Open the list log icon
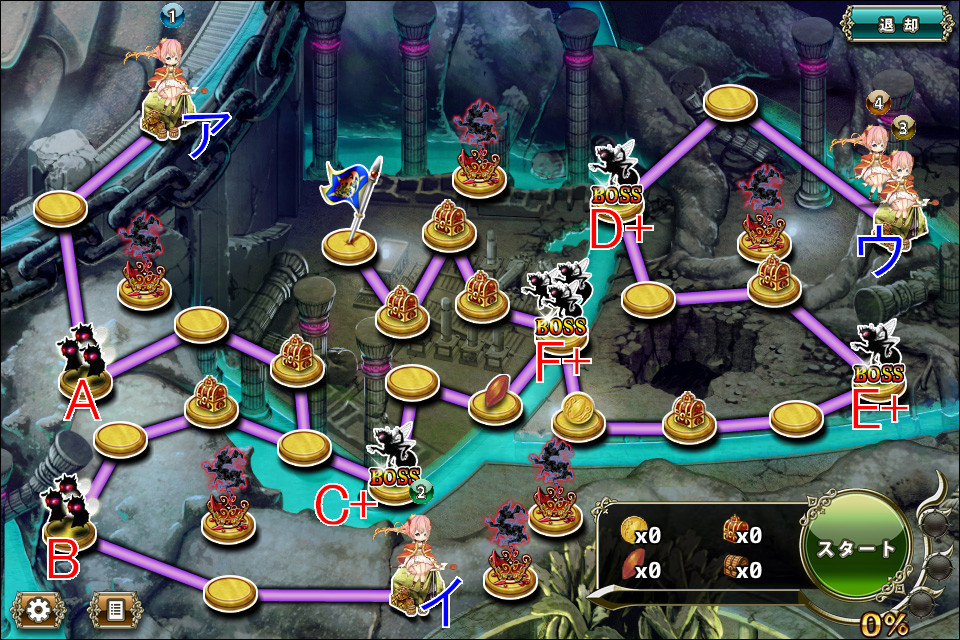960x640 pixels. coord(112,608)
